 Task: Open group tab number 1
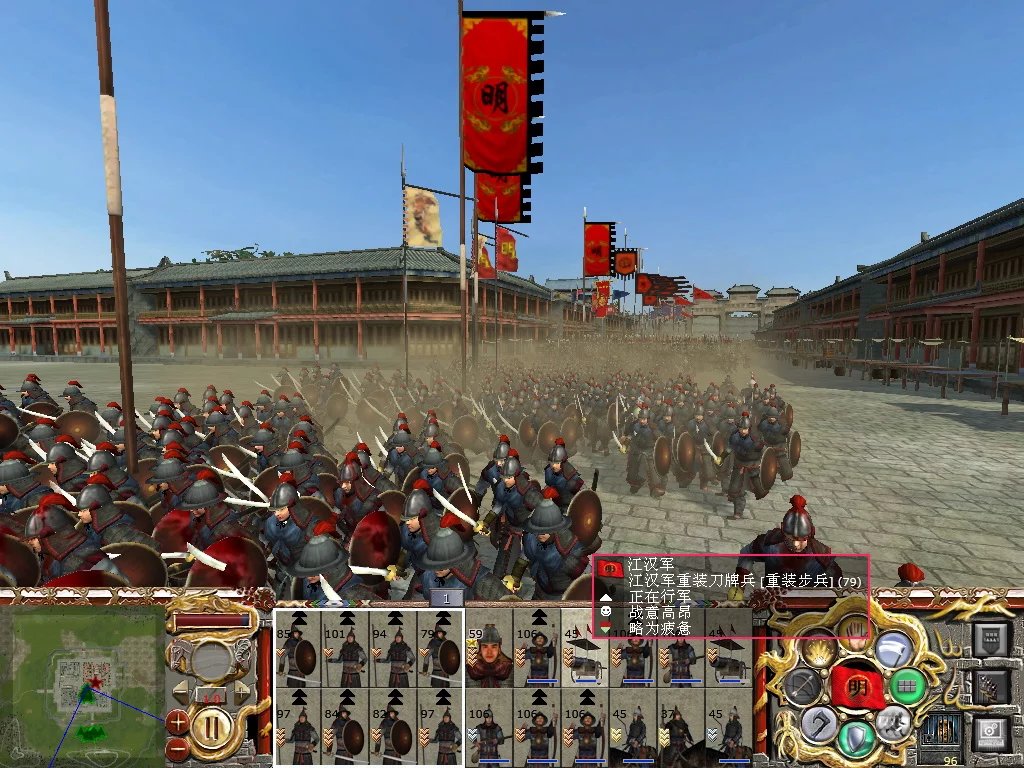coord(447,598)
